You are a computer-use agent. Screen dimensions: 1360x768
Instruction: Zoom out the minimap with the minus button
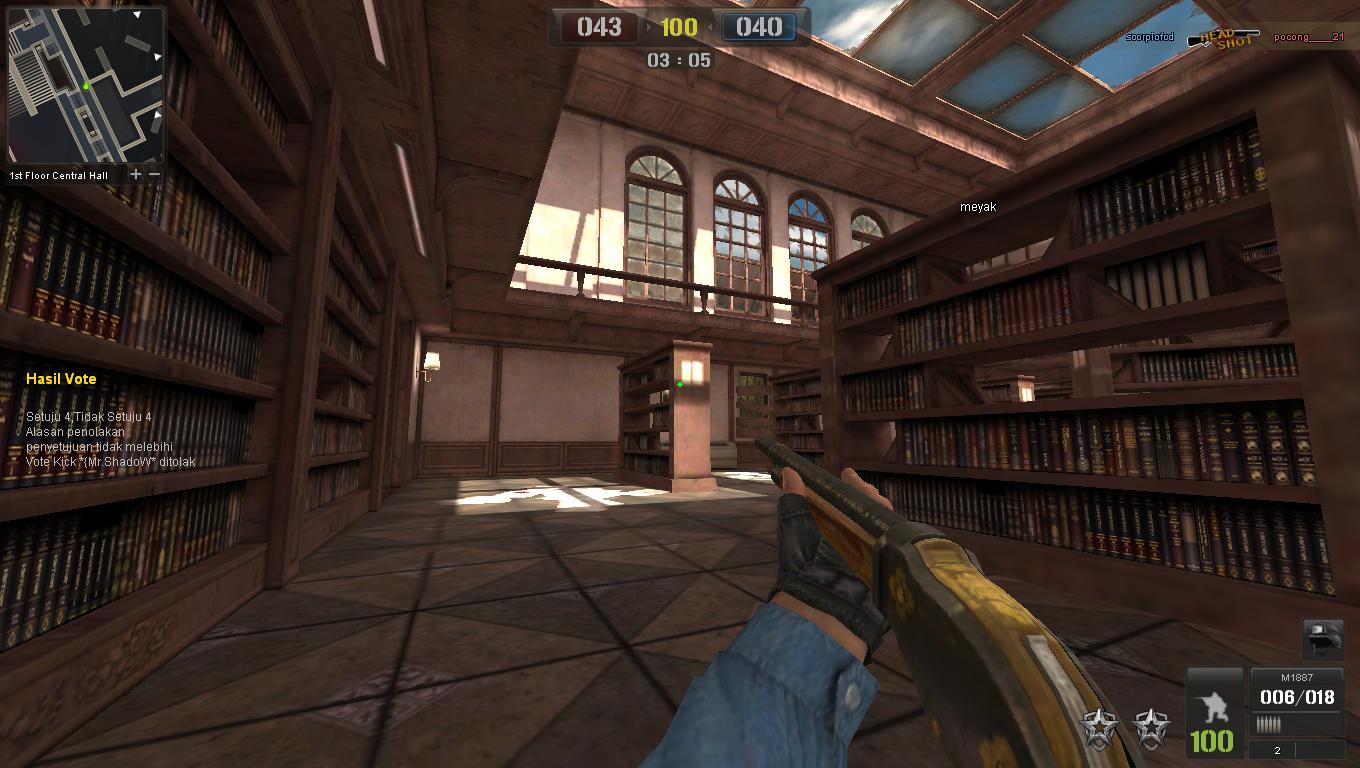[x=154, y=175]
